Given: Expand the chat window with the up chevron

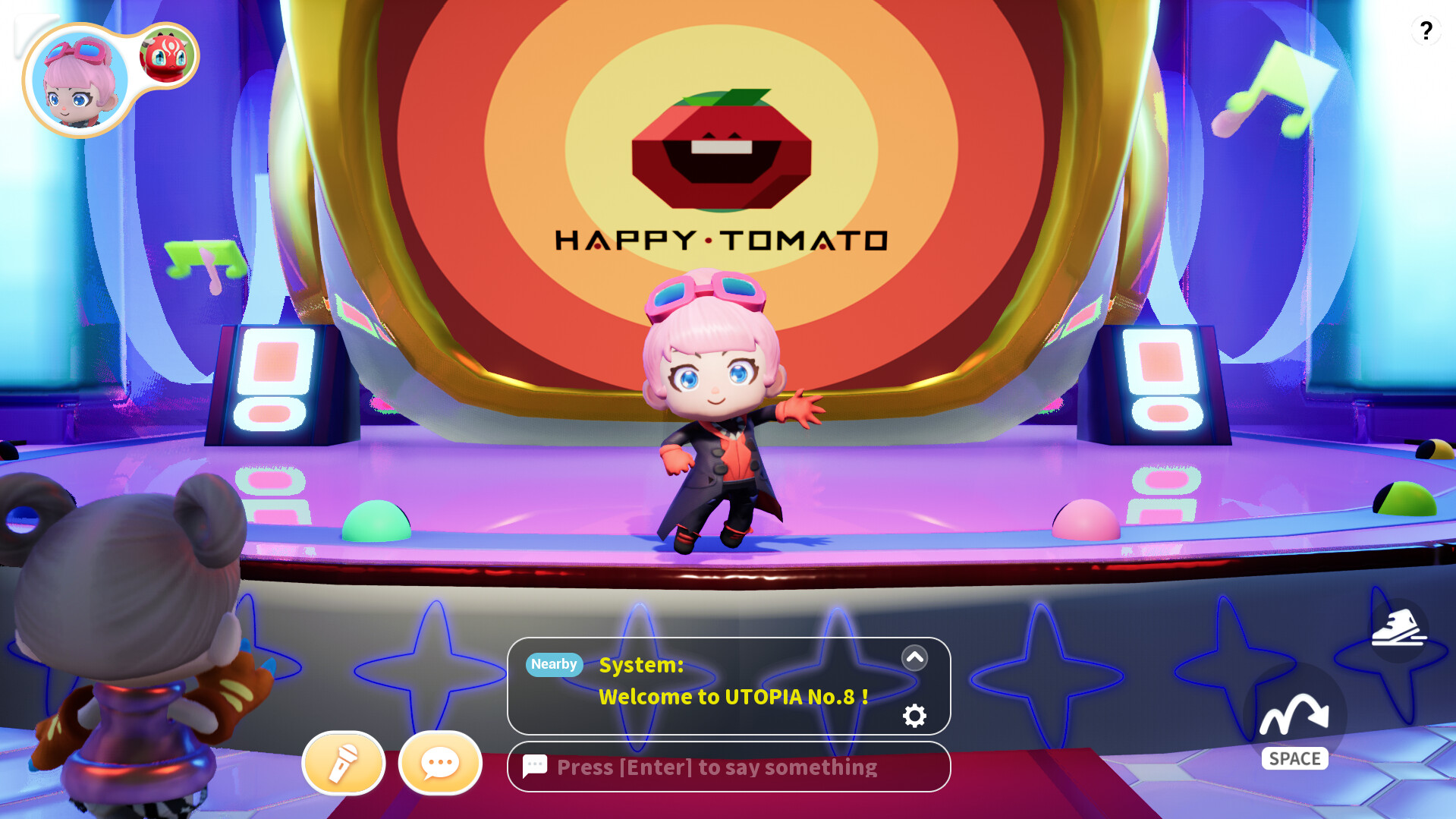Looking at the screenshot, I should coord(914,657).
